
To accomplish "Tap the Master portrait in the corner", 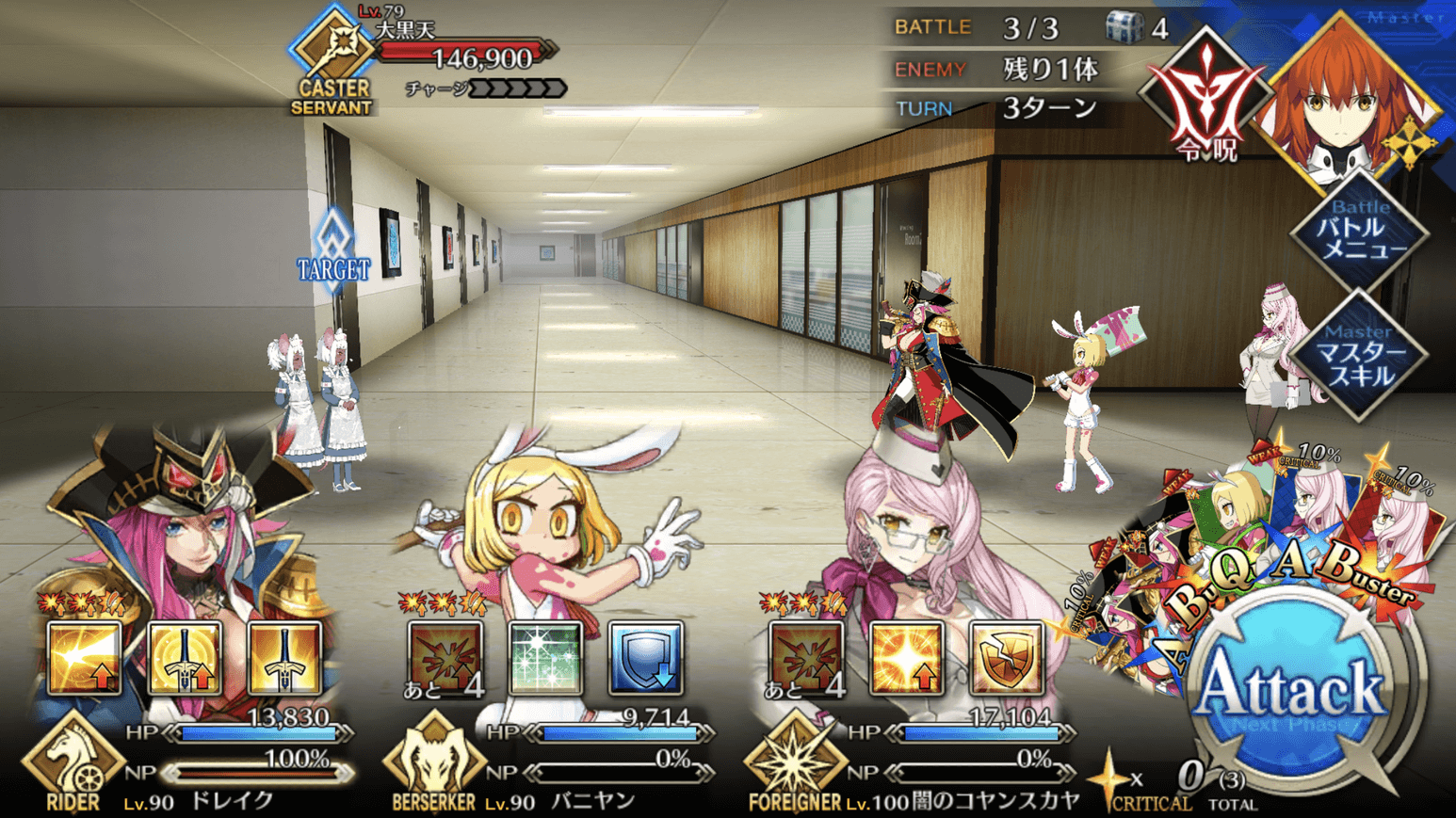I will 1351,99.
